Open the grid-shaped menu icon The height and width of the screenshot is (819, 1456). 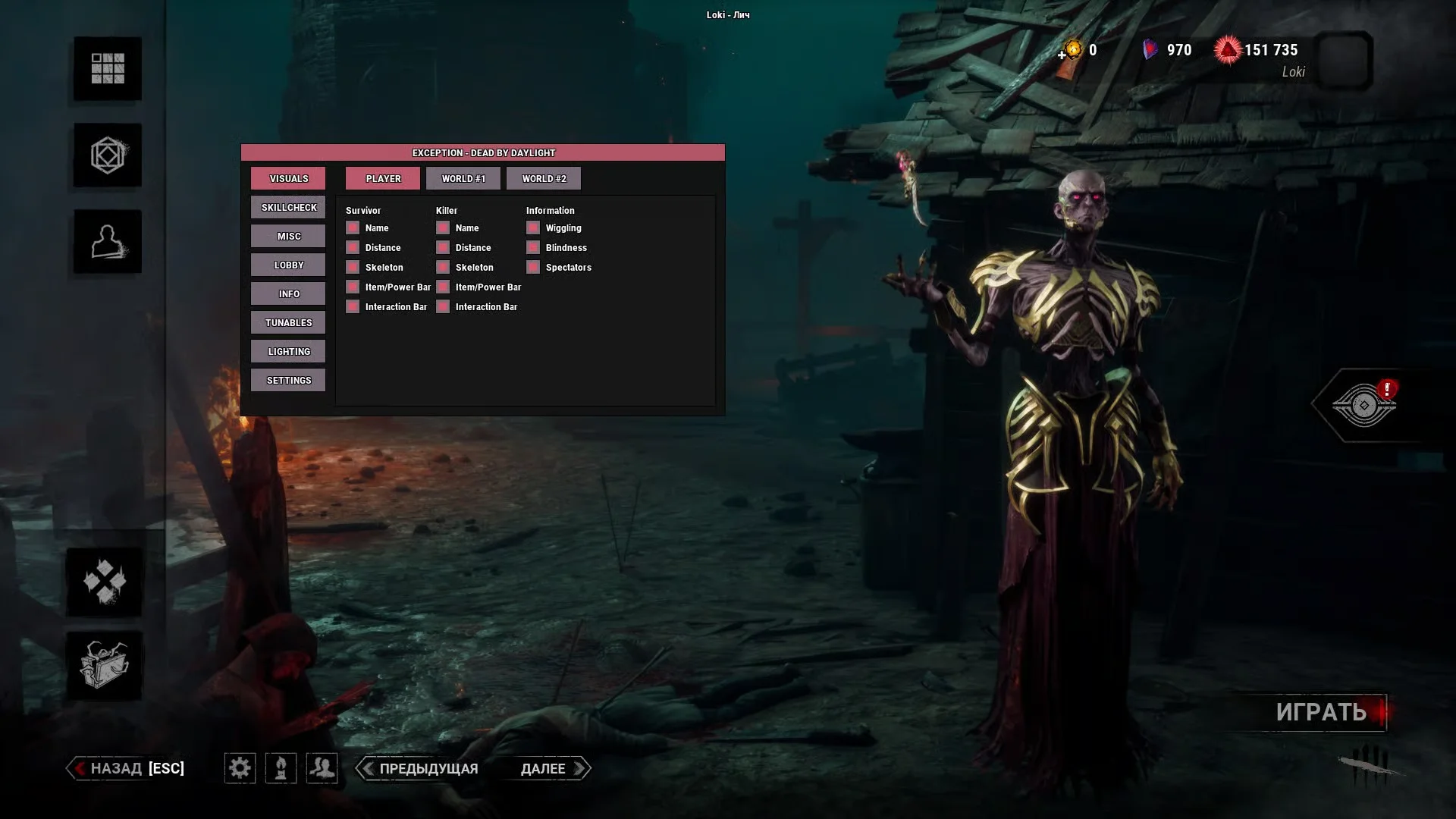(108, 68)
